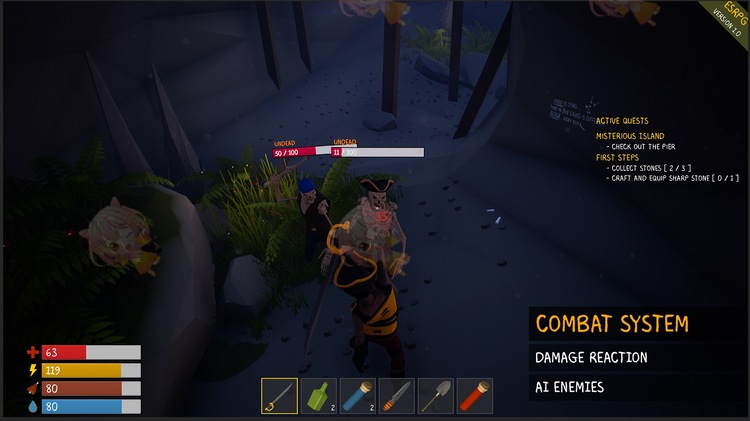Select the Damage Reaction panel entry
Screen dimensions: 750x421
tap(591, 357)
